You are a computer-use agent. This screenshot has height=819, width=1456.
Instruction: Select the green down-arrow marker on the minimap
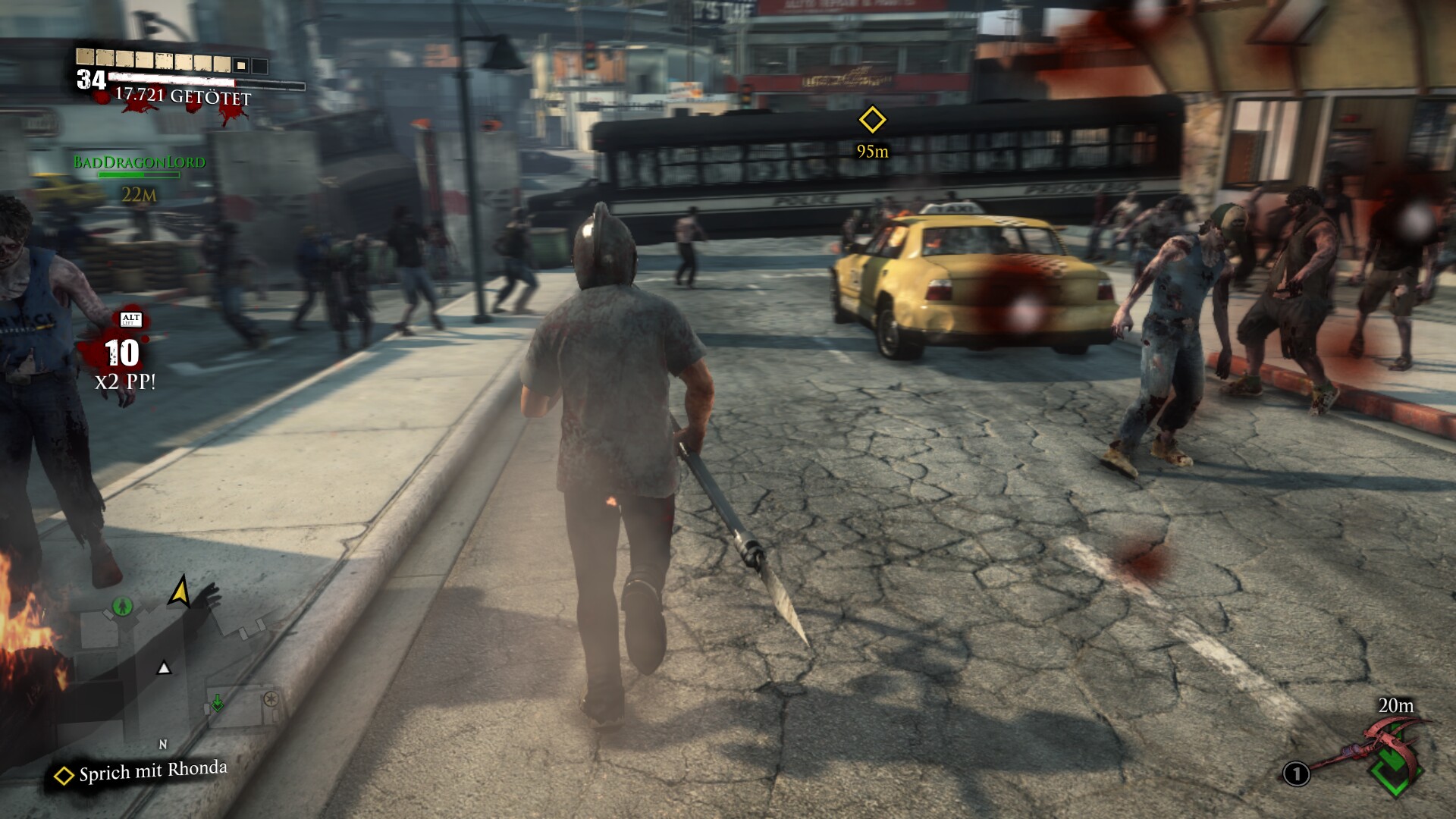click(218, 703)
